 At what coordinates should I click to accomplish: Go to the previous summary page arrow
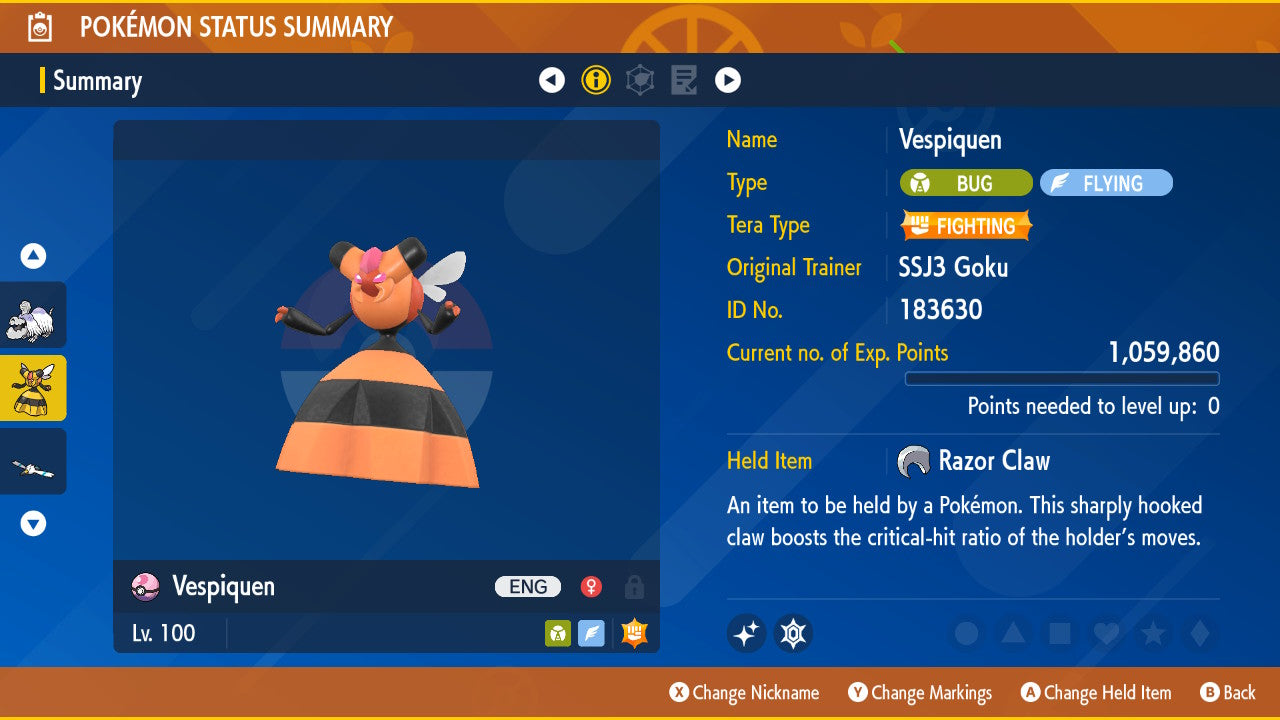552,80
